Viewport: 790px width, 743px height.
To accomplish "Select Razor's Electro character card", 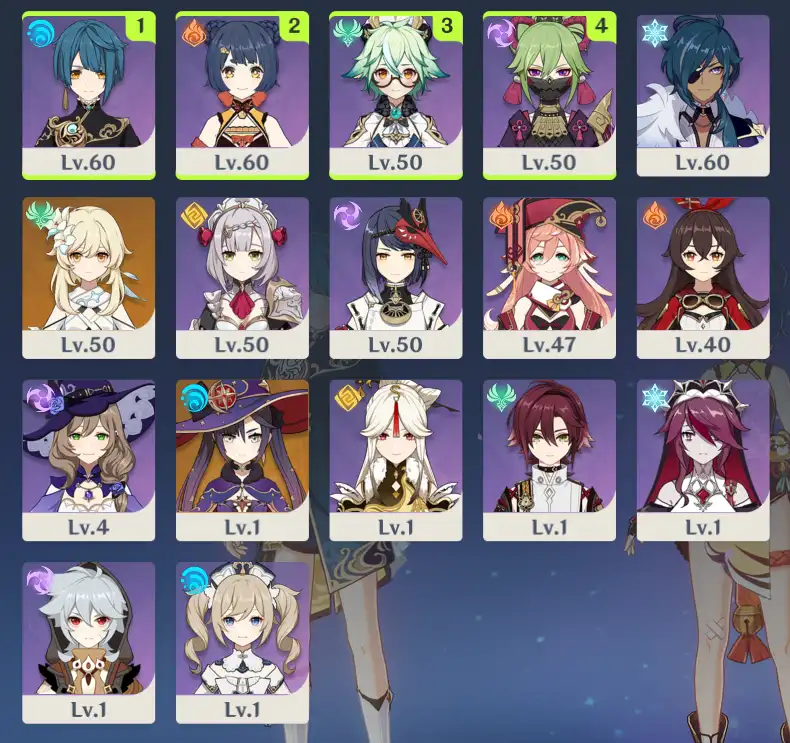I will pyautogui.click(x=88, y=642).
